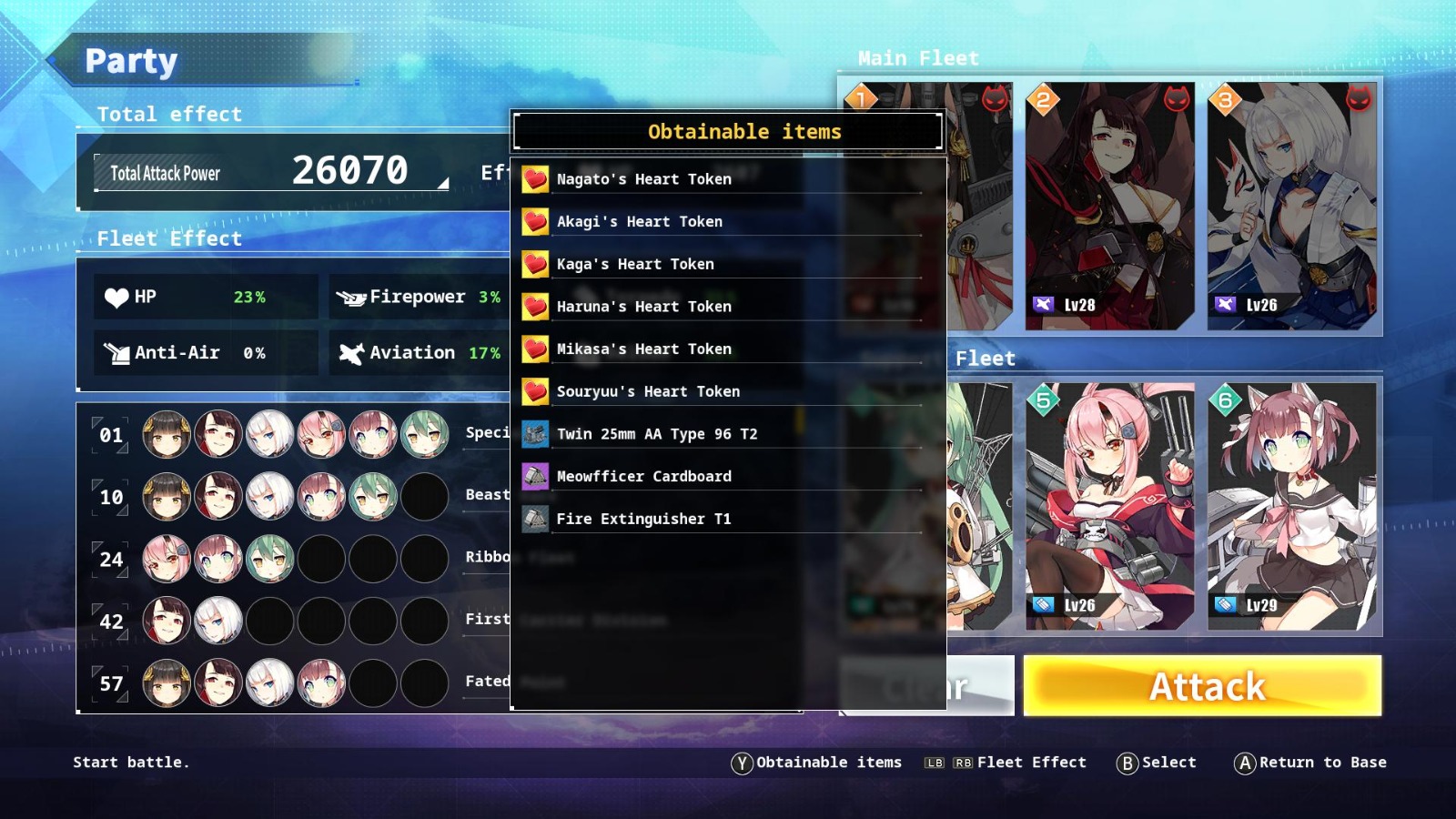
Task: Click the orange number 1 badge in Main Fleet
Action: tap(859, 97)
